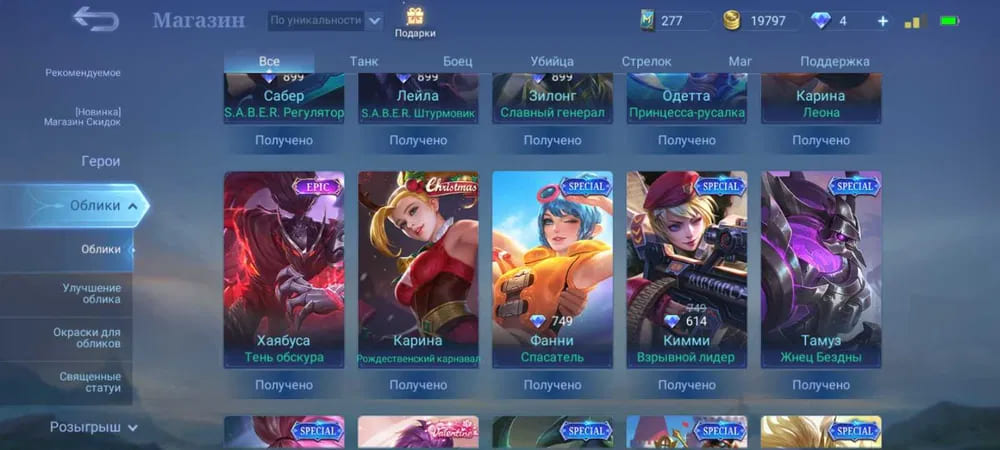Open Магазин Скидок in the sidebar
Image resolution: width=1000 pixels, height=450 pixels.
[x=82, y=117]
